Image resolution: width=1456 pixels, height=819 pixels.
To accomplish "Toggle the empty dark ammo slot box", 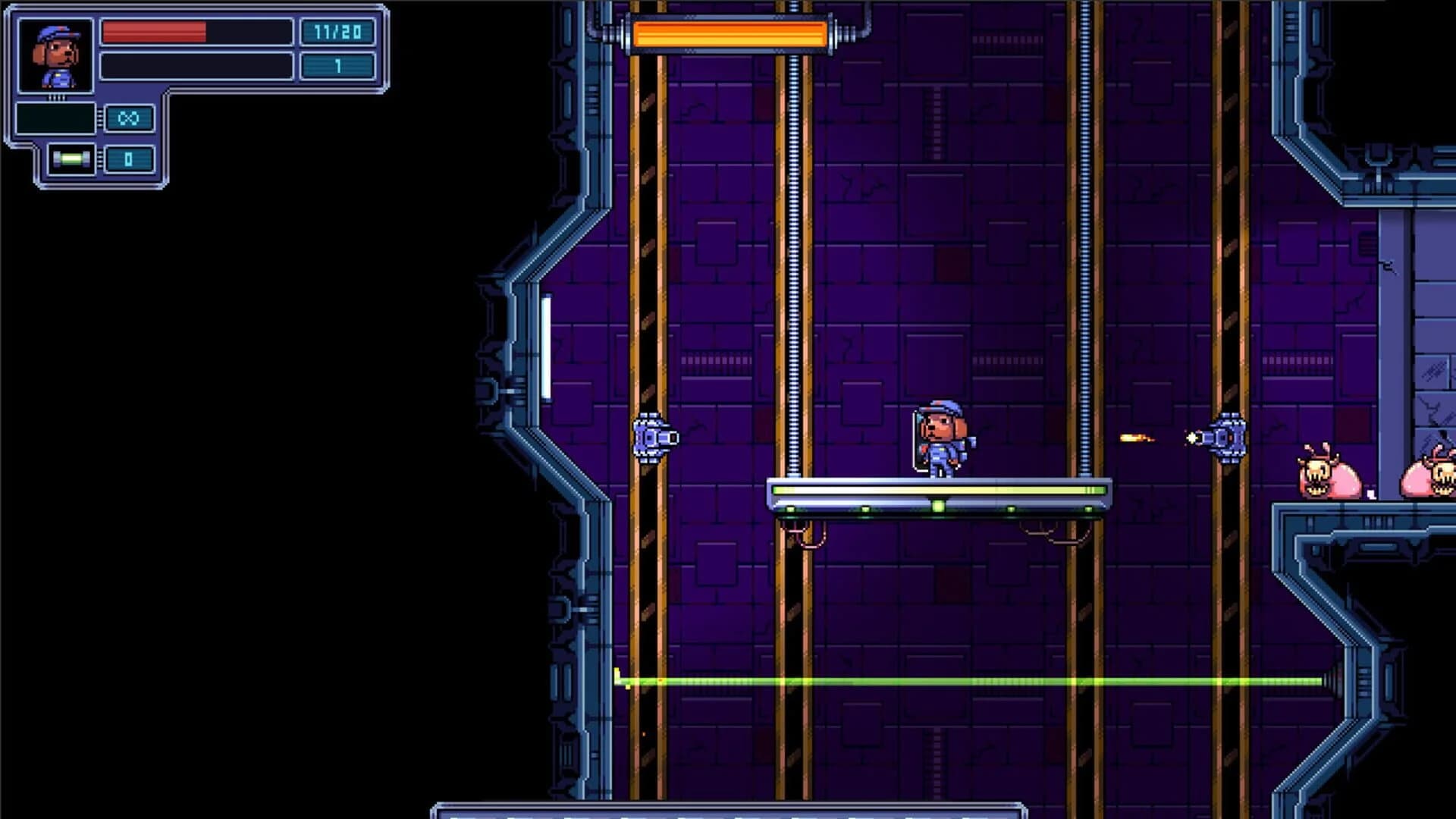I will [x=55, y=118].
